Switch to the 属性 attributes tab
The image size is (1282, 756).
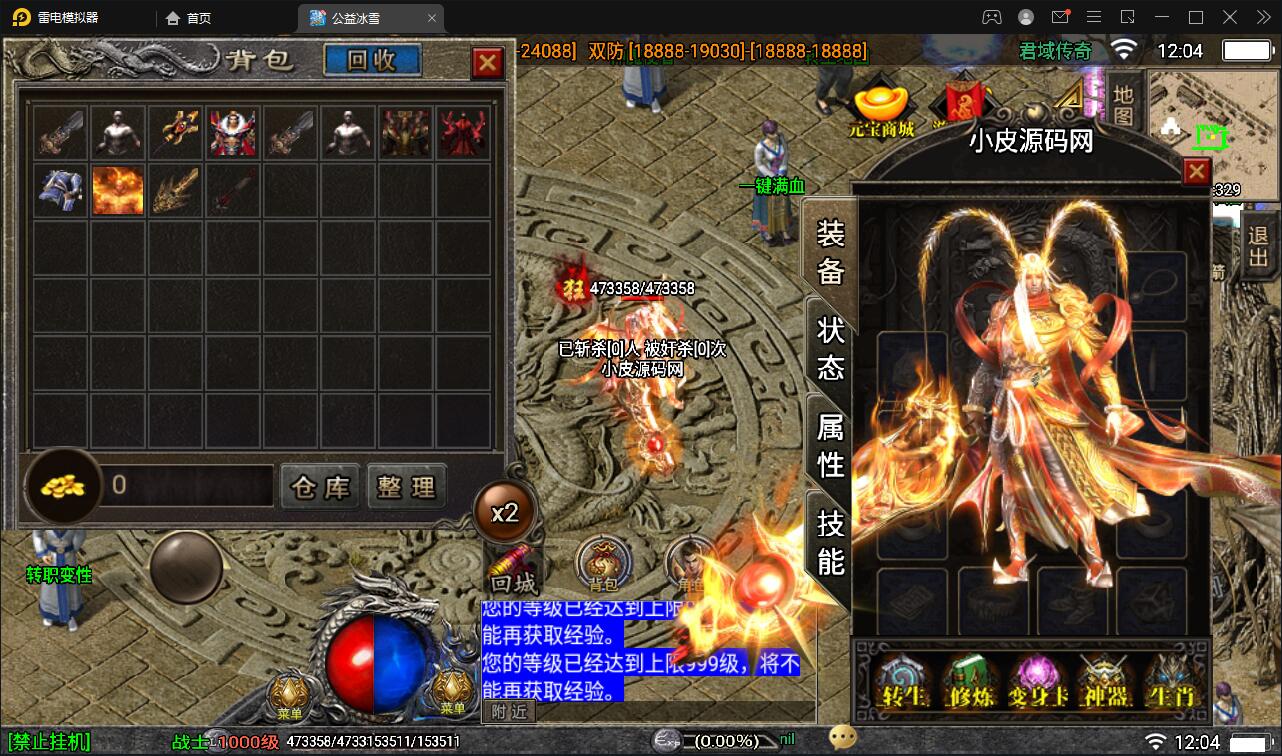(x=831, y=445)
